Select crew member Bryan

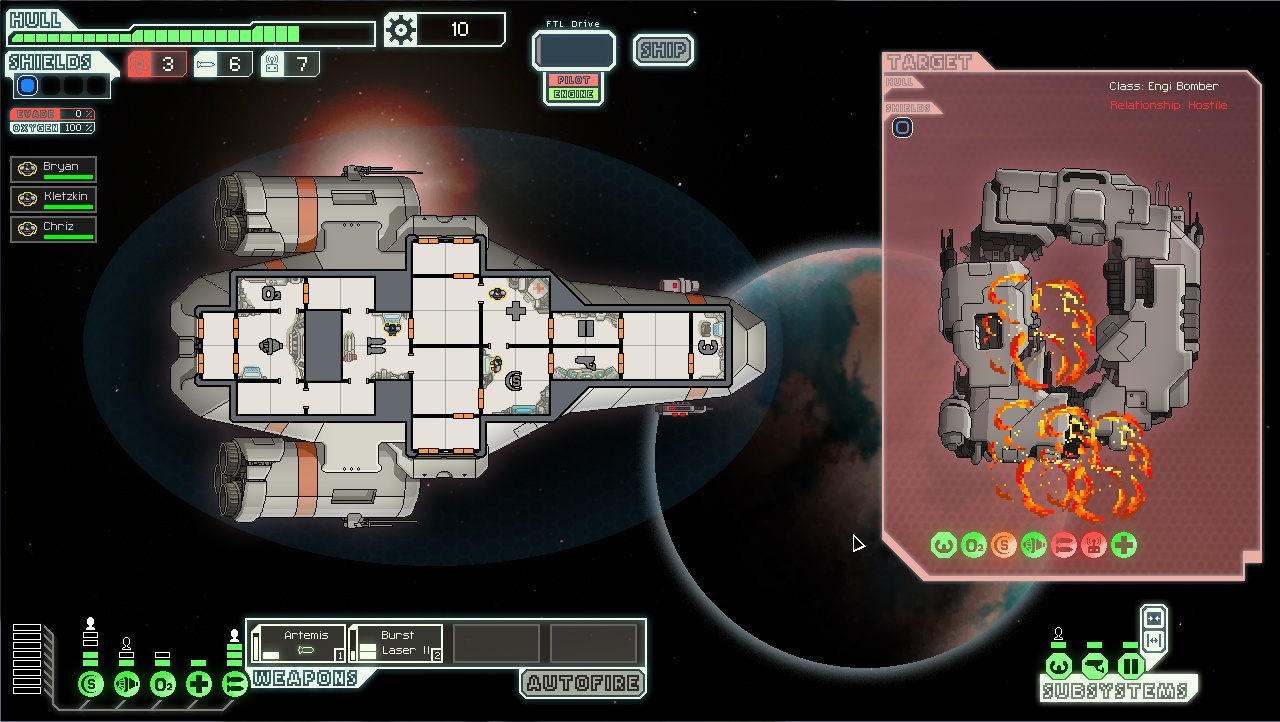(x=54, y=168)
